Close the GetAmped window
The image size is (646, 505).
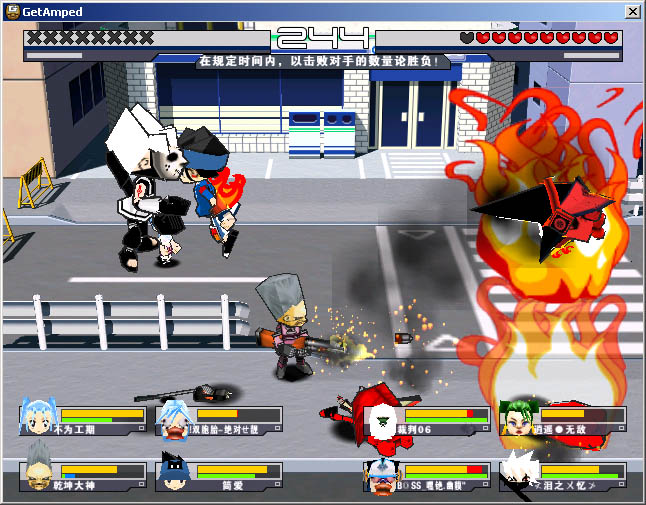coord(632,11)
